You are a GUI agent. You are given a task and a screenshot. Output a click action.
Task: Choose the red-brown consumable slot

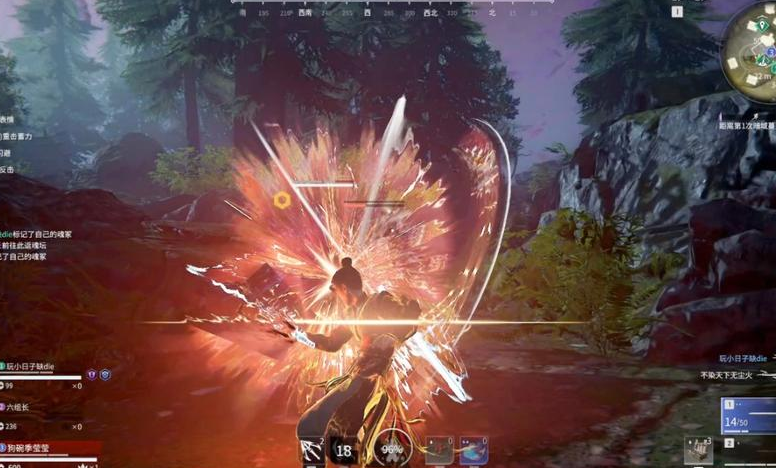click(x=439, y=450)
